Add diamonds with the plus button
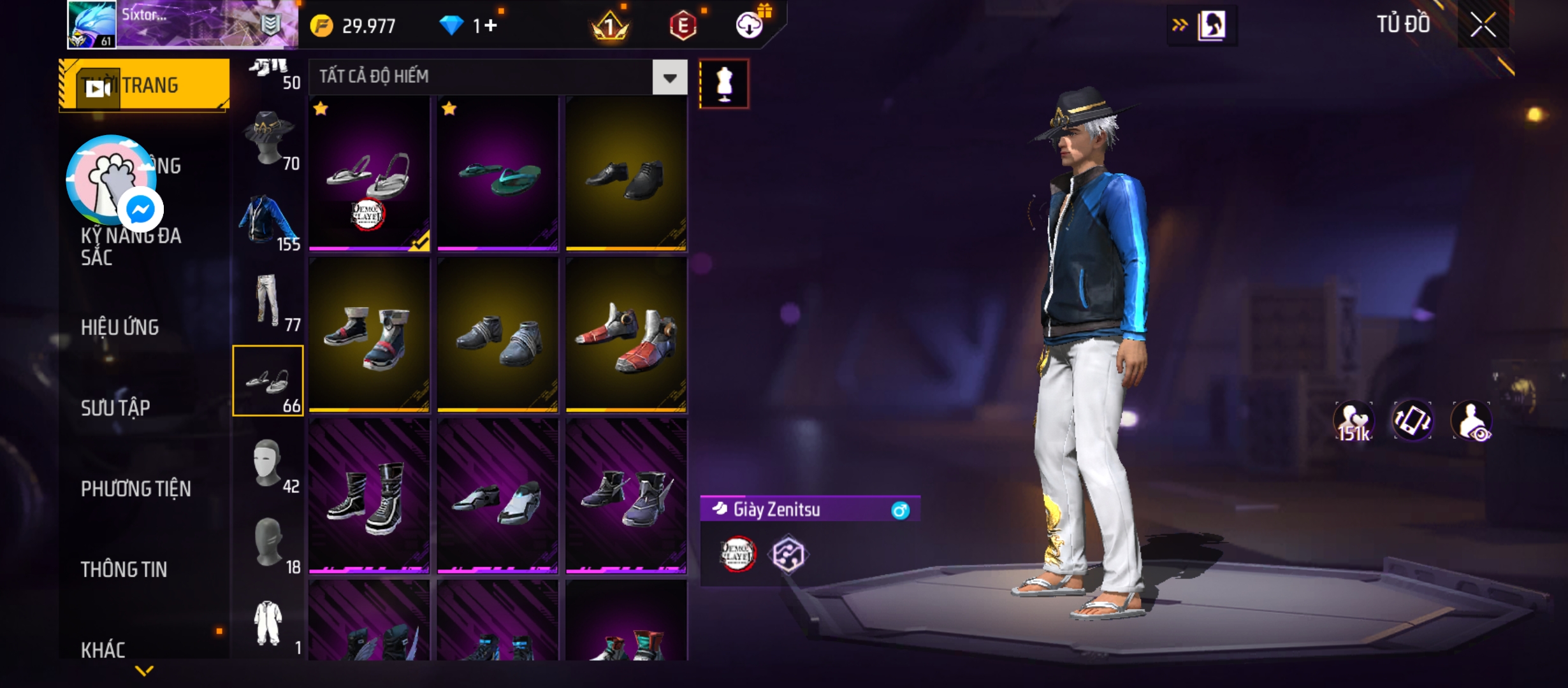Image resolution: width=1568 pixels, height=688 pixels. [490, 25]
